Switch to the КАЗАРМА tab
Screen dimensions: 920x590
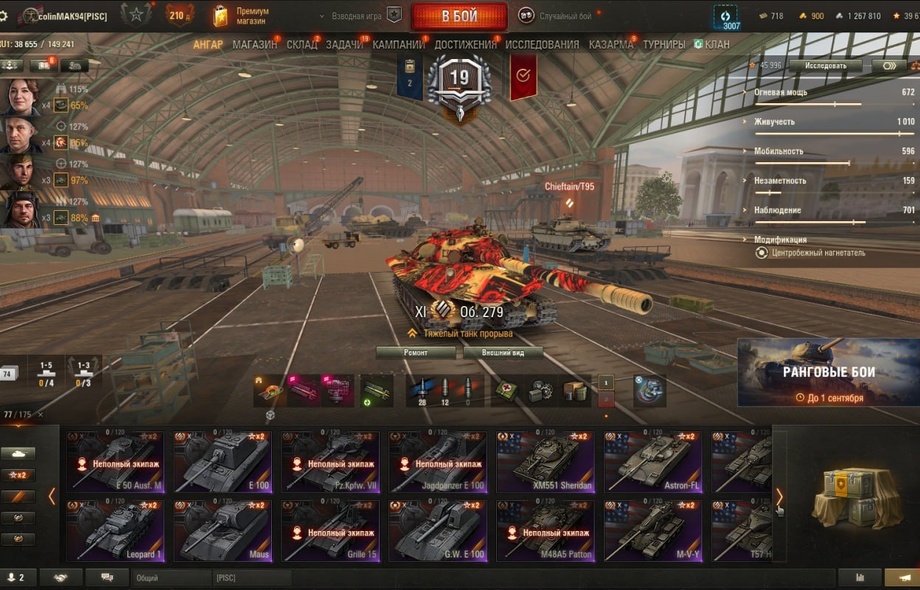click(x=610, y=45)
